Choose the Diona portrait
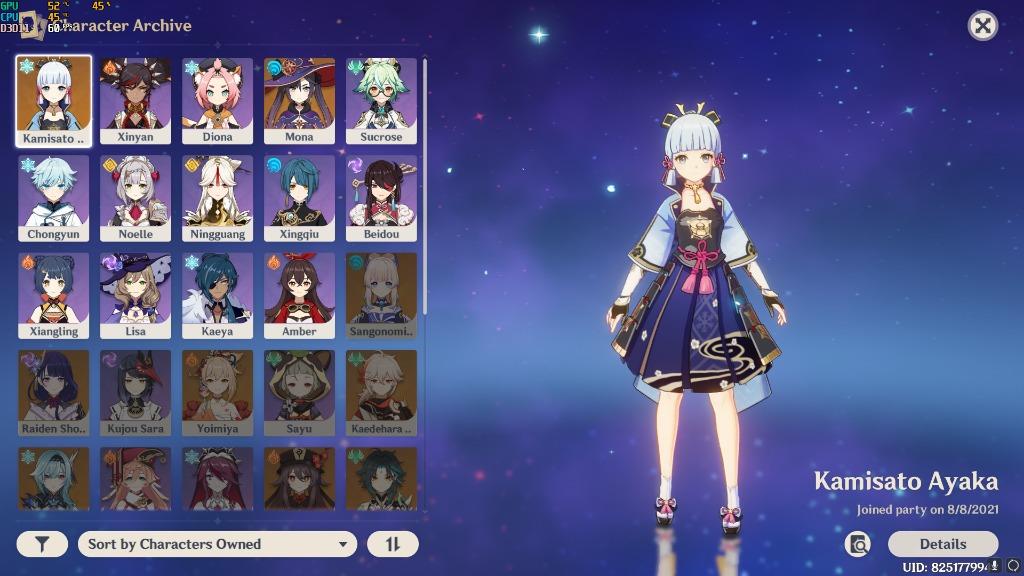The width and height of the screenshot is (1024, 576). click(217, 100)
